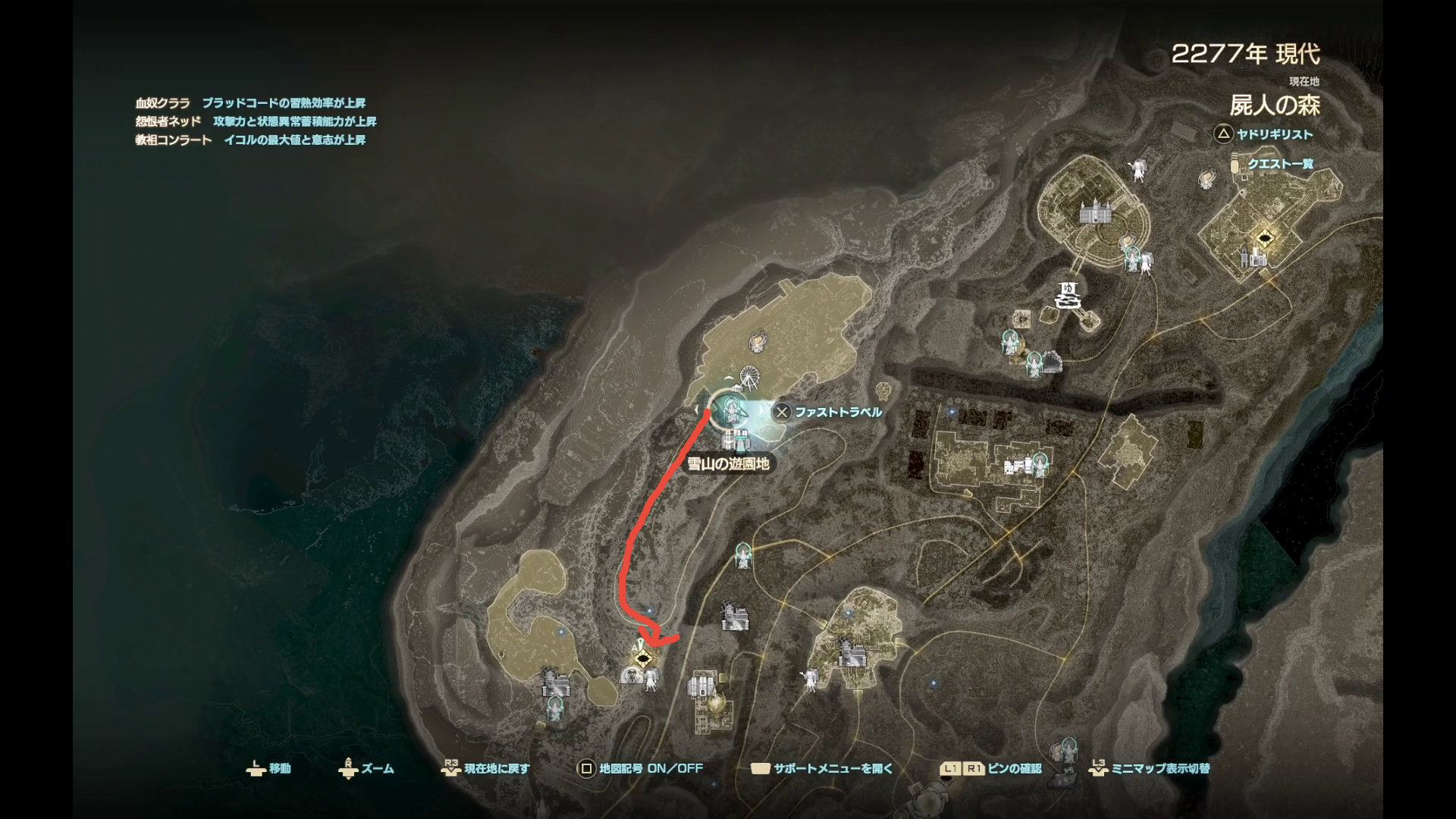Click the cave entrance map icon
This screenshot has height=819, width=1456.
(x=1051, y=363)
